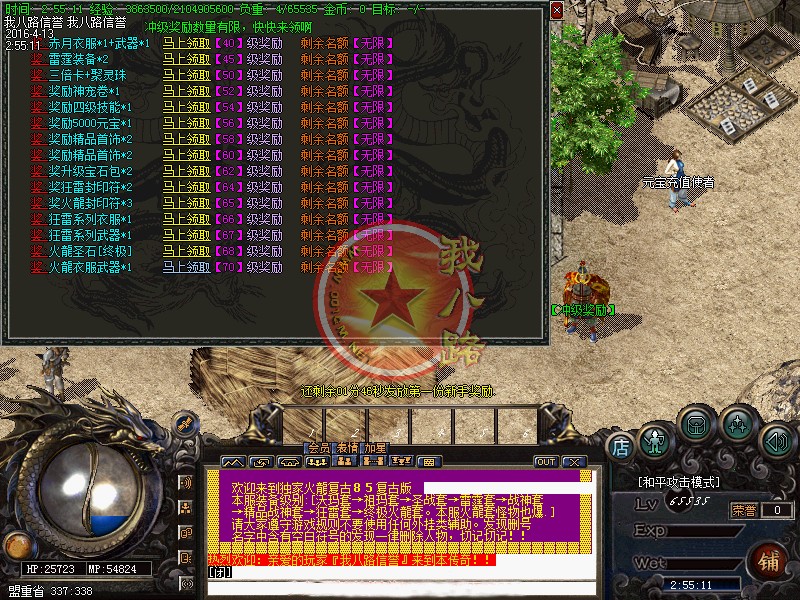Screen dimensions: 800x600
Task: Click 马上领取 for level 50 reward
Action: 186,76
